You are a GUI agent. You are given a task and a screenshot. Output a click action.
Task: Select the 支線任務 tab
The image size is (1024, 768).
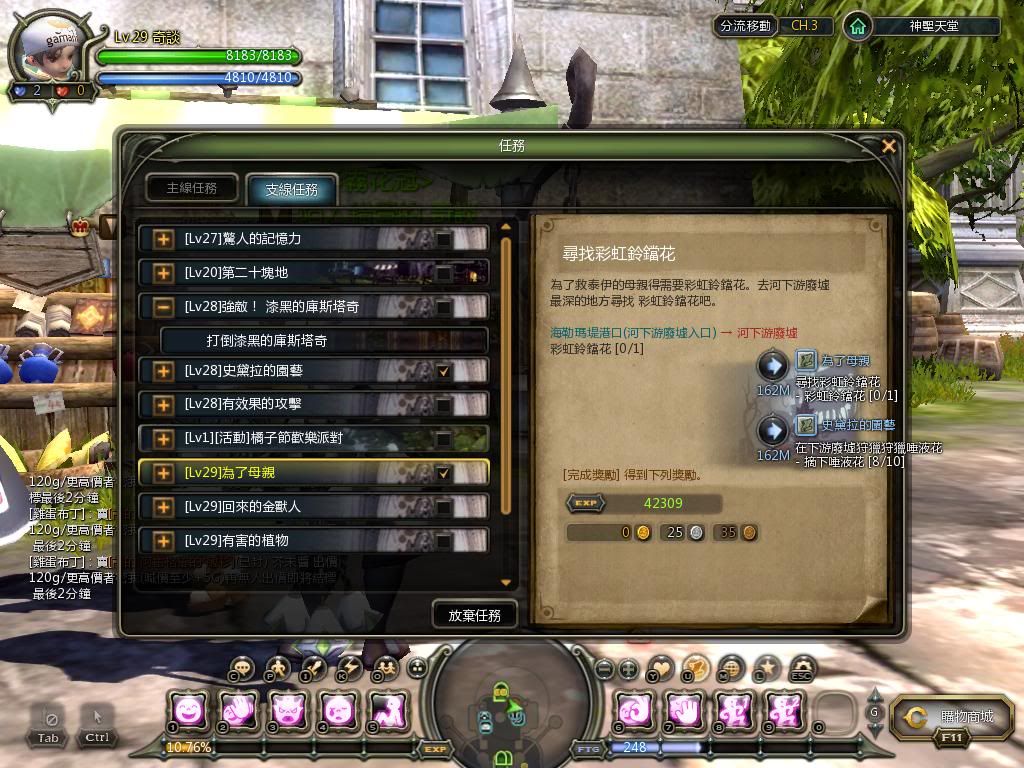click(291, 189)
